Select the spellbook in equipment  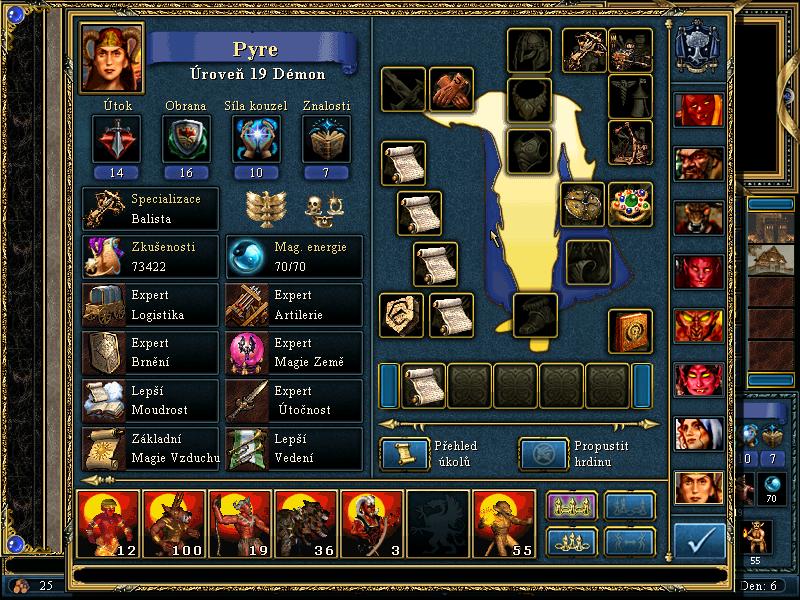click(630, 331)
